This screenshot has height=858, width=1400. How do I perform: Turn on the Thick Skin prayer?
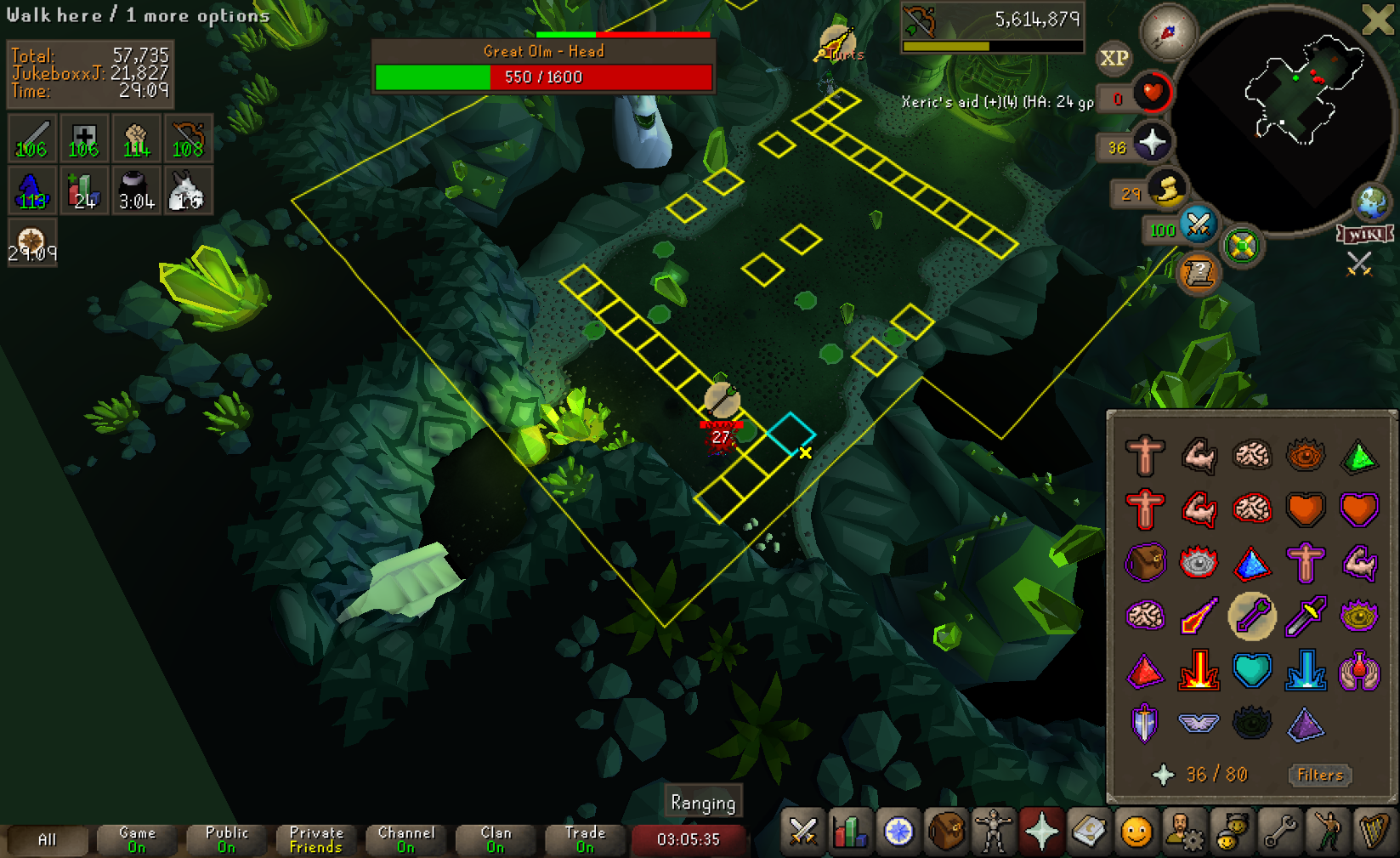[x=1144, y=456]
